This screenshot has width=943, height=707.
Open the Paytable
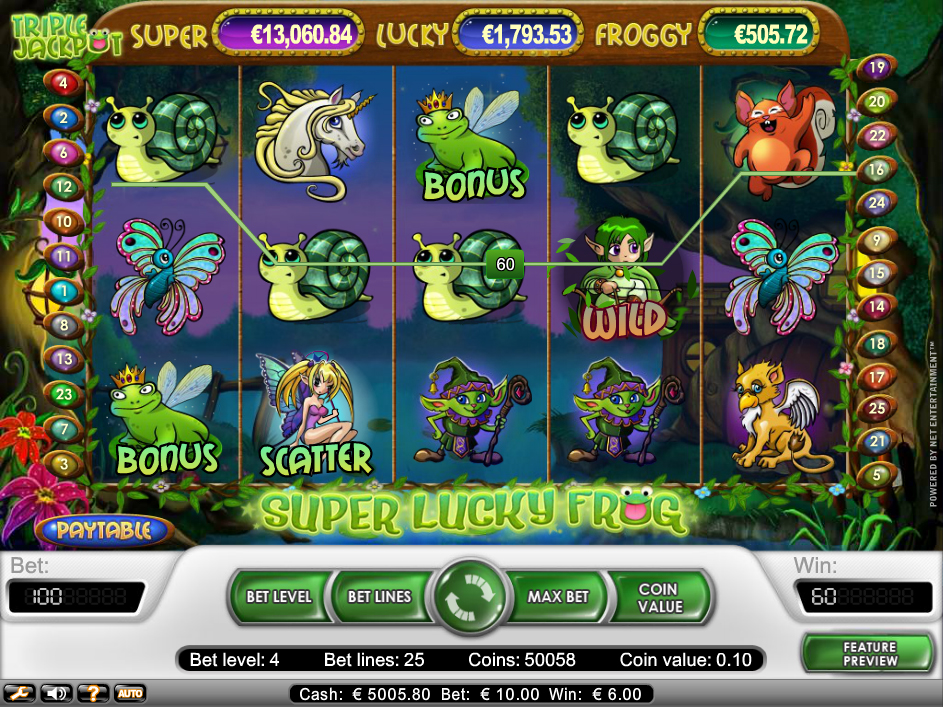click(x=103, y=530)
